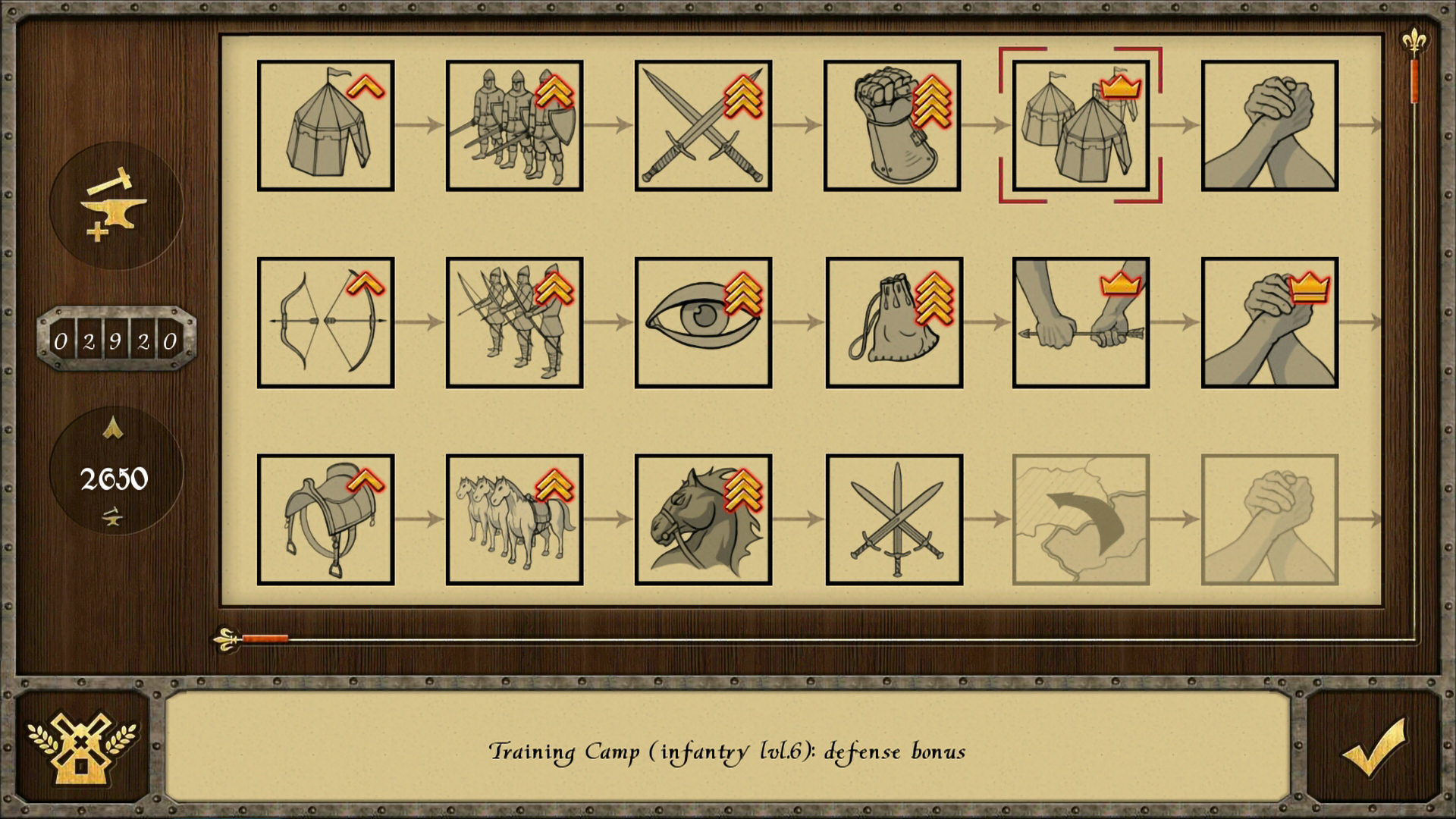
Task: Choose the three infantry soldiers tile
Action: click(514, 126)
